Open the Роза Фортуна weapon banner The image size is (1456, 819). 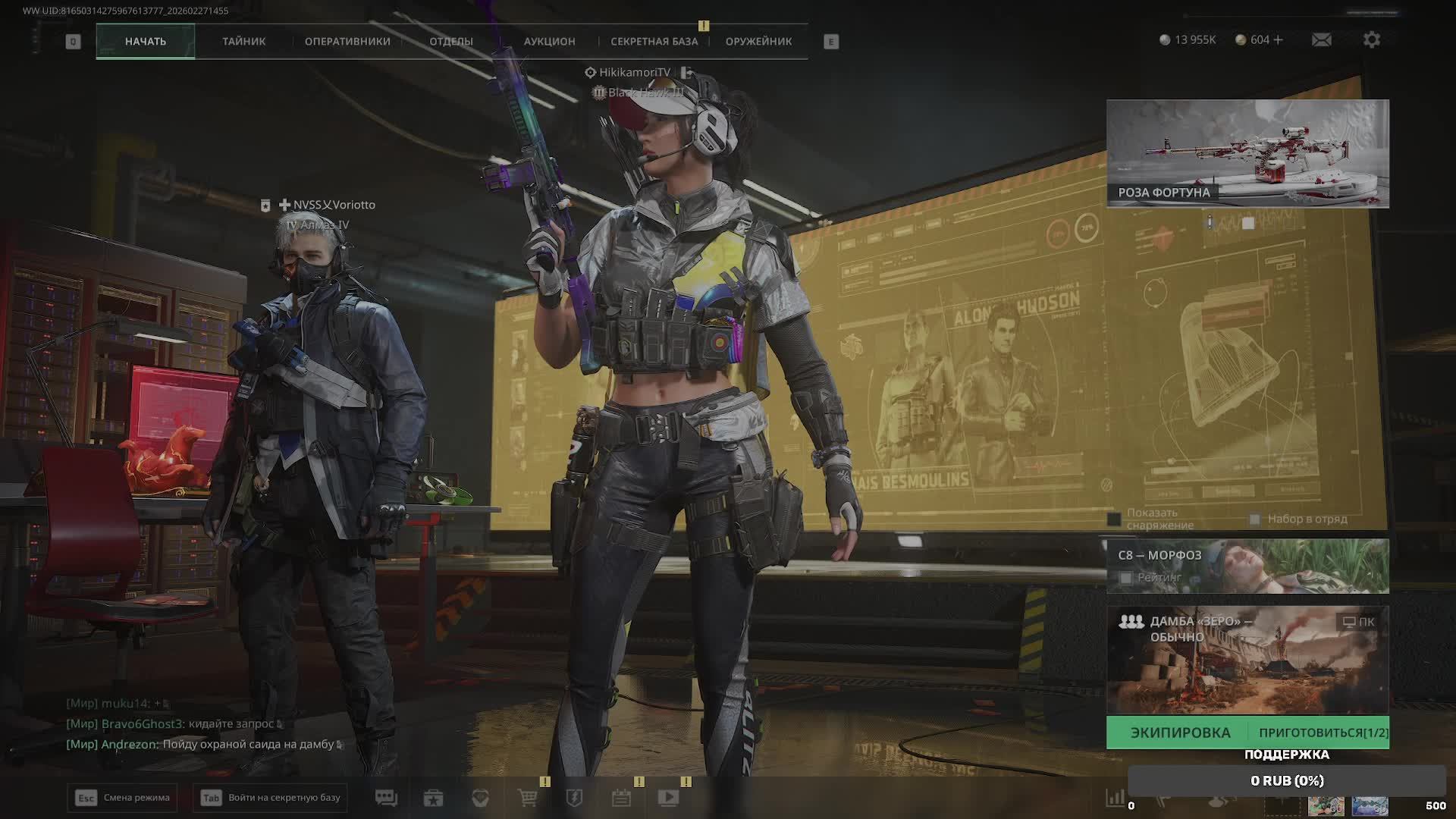(1247, 153)
